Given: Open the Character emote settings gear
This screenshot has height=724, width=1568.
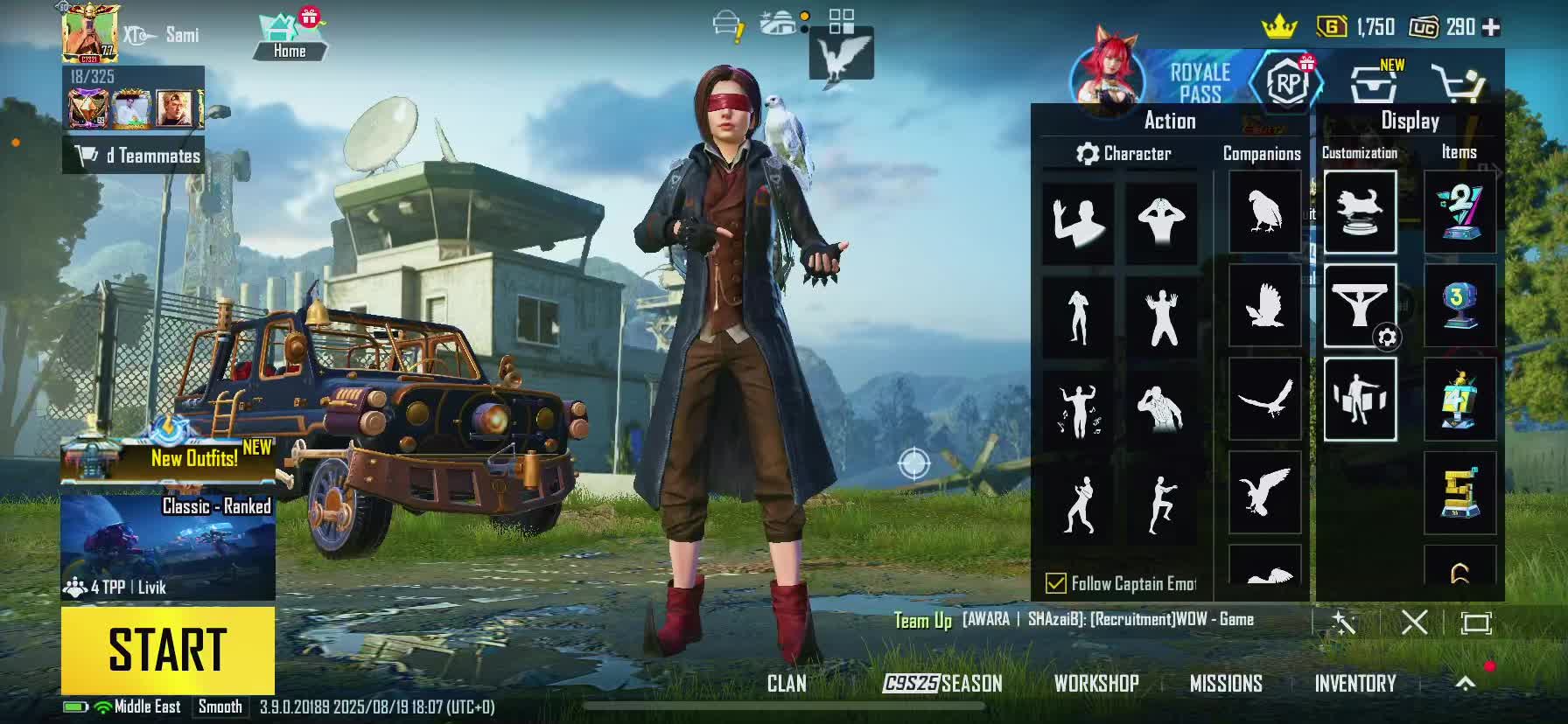Looking at the screenshot, I should point(1088,154).
